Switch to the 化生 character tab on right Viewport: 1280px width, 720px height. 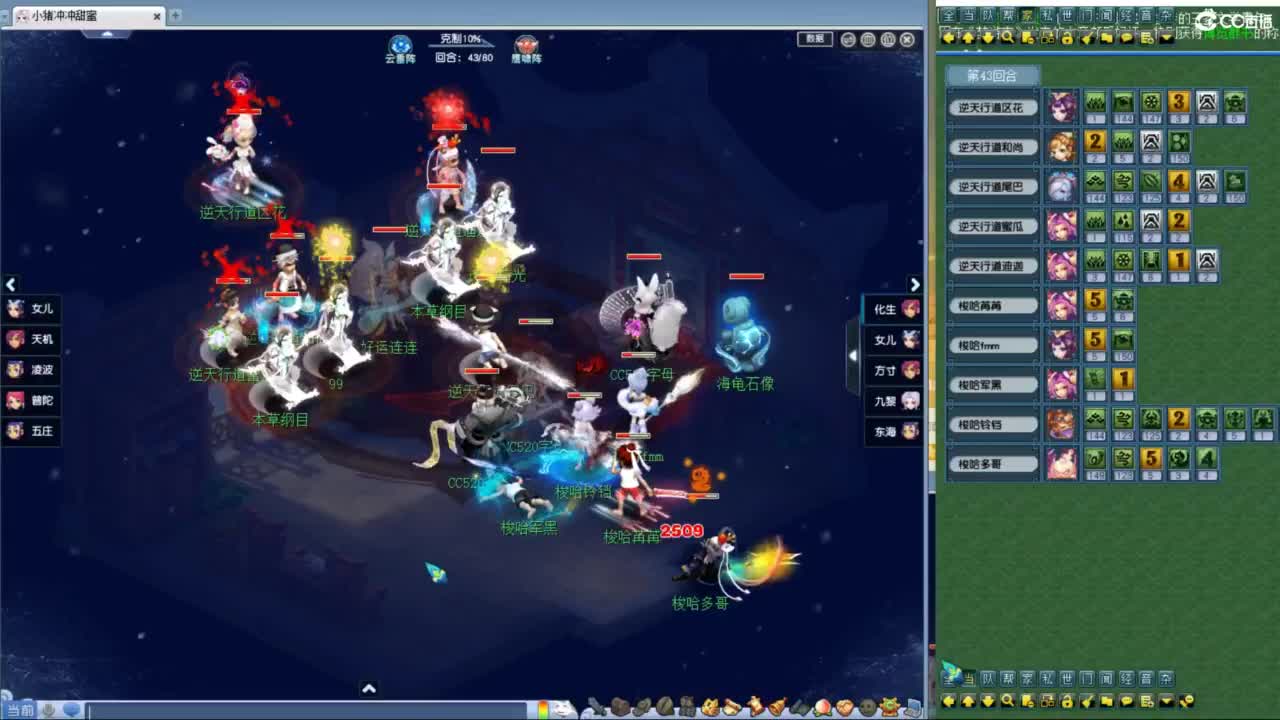tap(893, 310)
